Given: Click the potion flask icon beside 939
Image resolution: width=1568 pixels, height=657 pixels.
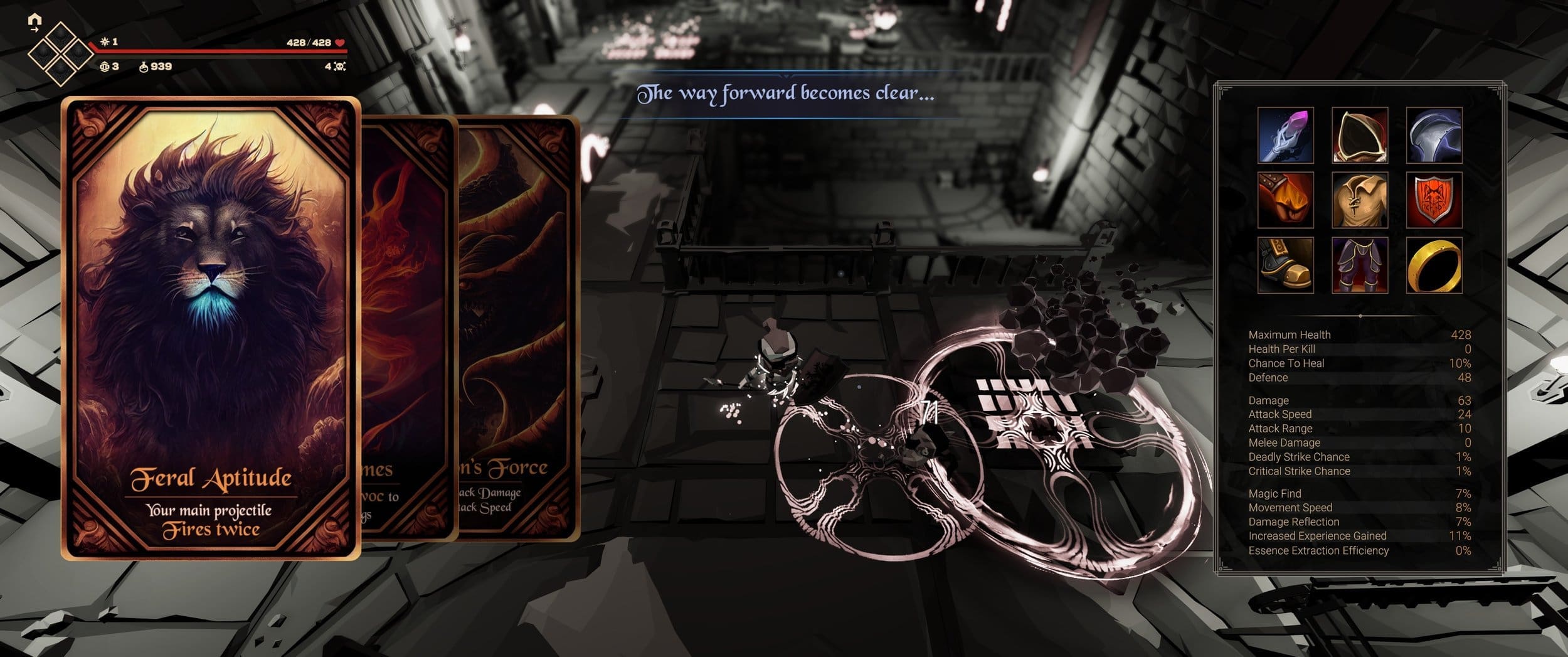Looking at the screenshot, I should pyautogui.click(x=143, y=67).
